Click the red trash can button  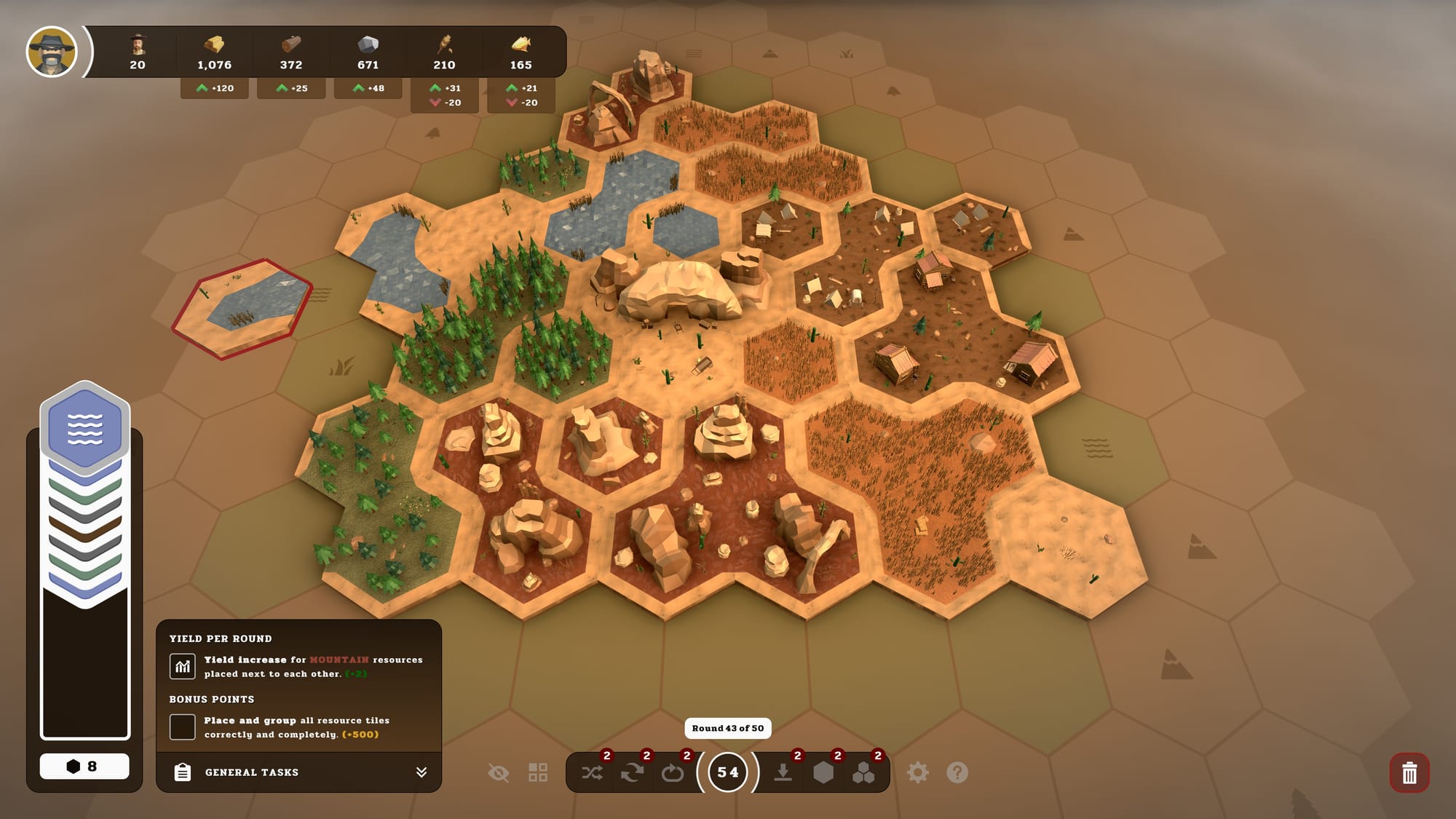tap(1409, 772)
